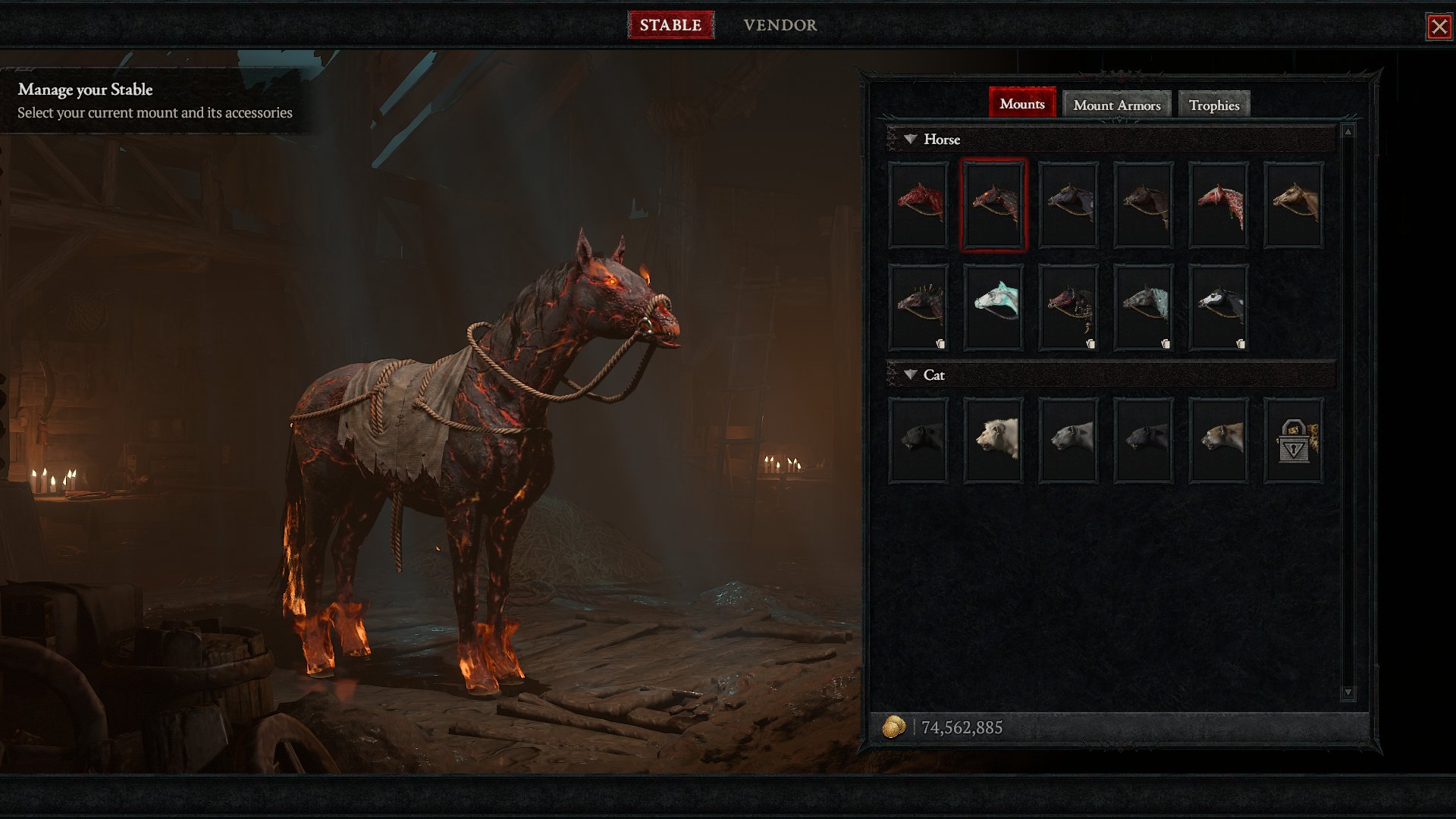This screenshot has height=819, width=1456.
Task: Choose the glowing teal spectral horse
Action: pos(993,307)
